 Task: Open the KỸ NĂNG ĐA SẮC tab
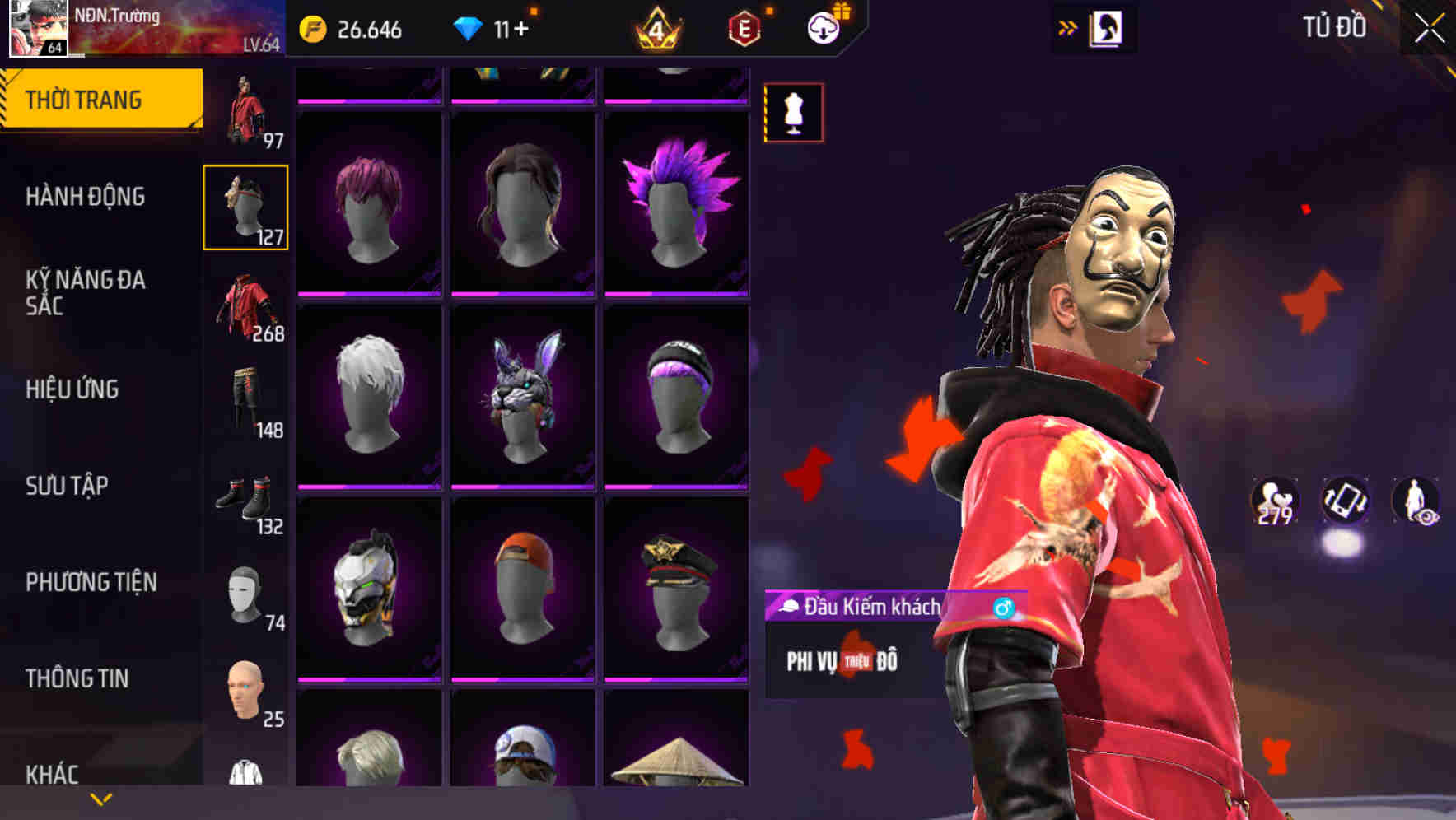tap(86, 294)
